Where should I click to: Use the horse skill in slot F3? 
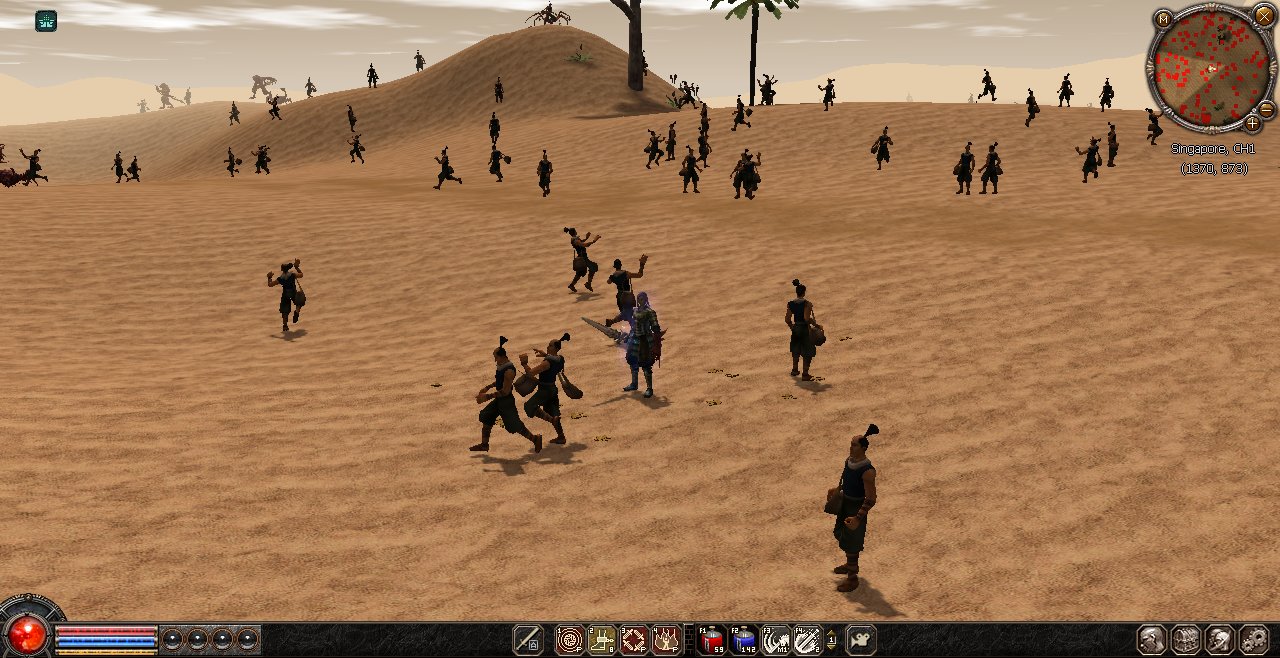point(775,640)
